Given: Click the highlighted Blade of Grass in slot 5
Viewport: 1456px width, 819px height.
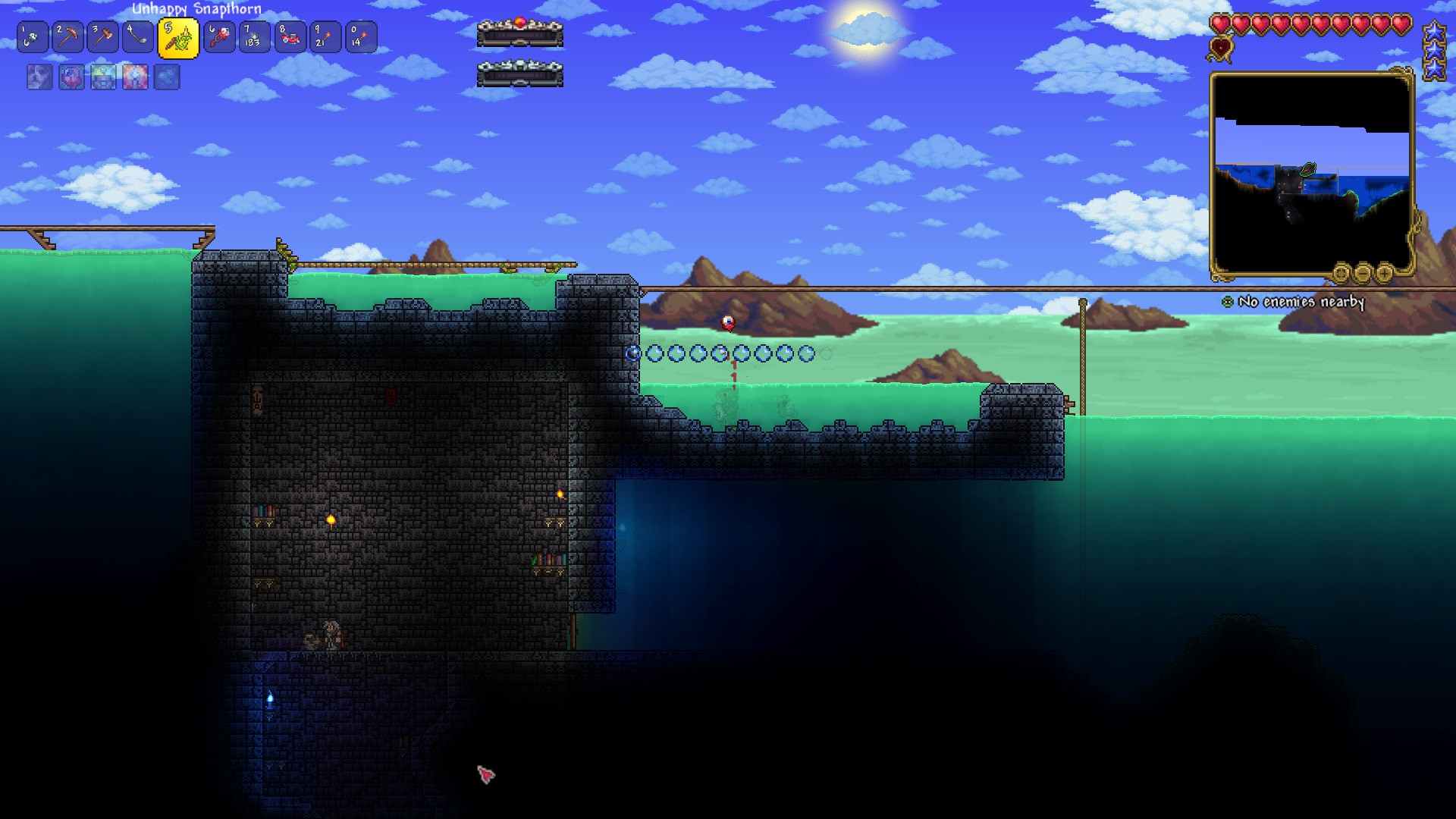Looking at the screenshot, I should [x=176, y=36].
